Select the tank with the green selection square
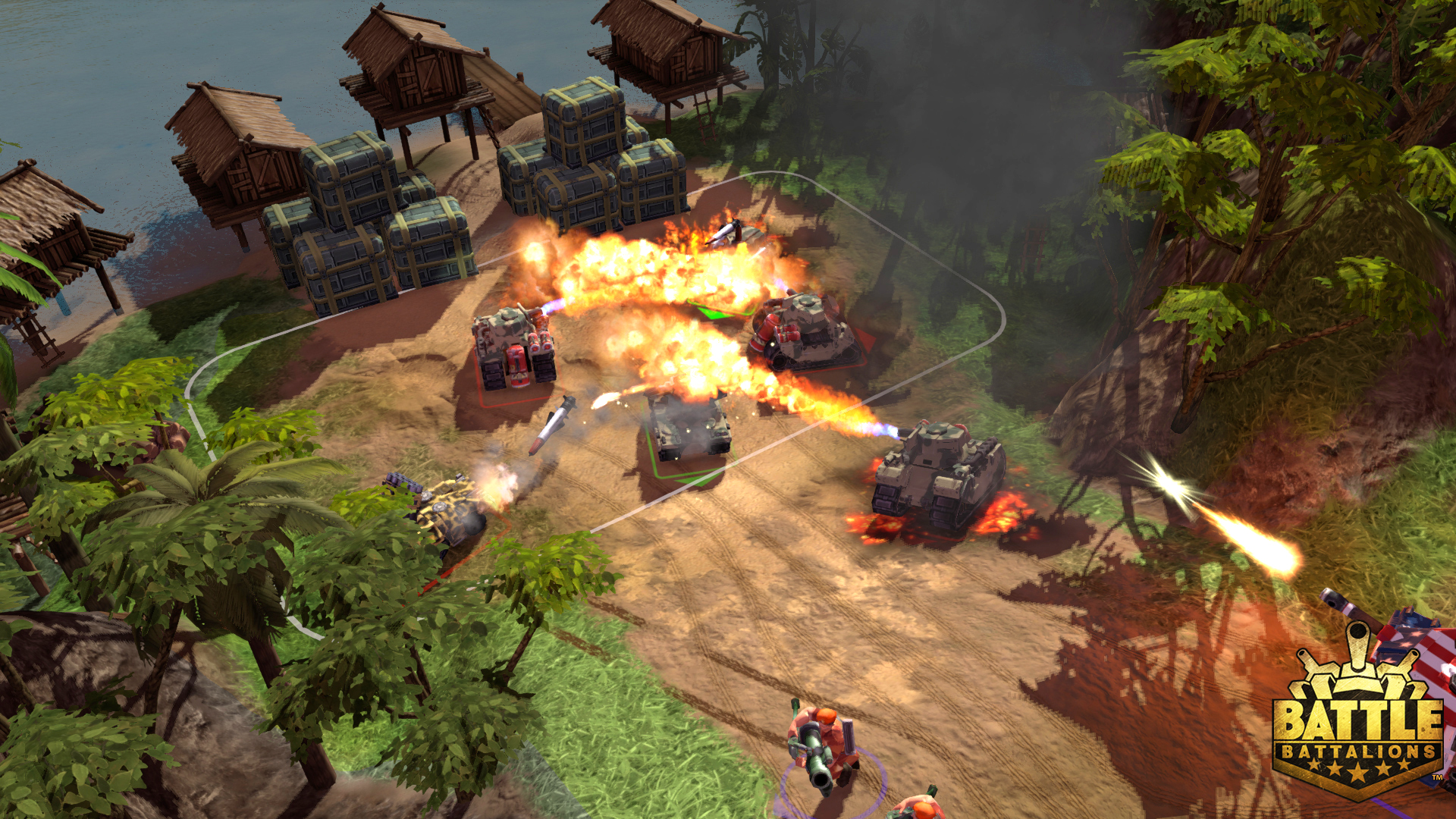The image size is (1456, 819). point(689,429)
